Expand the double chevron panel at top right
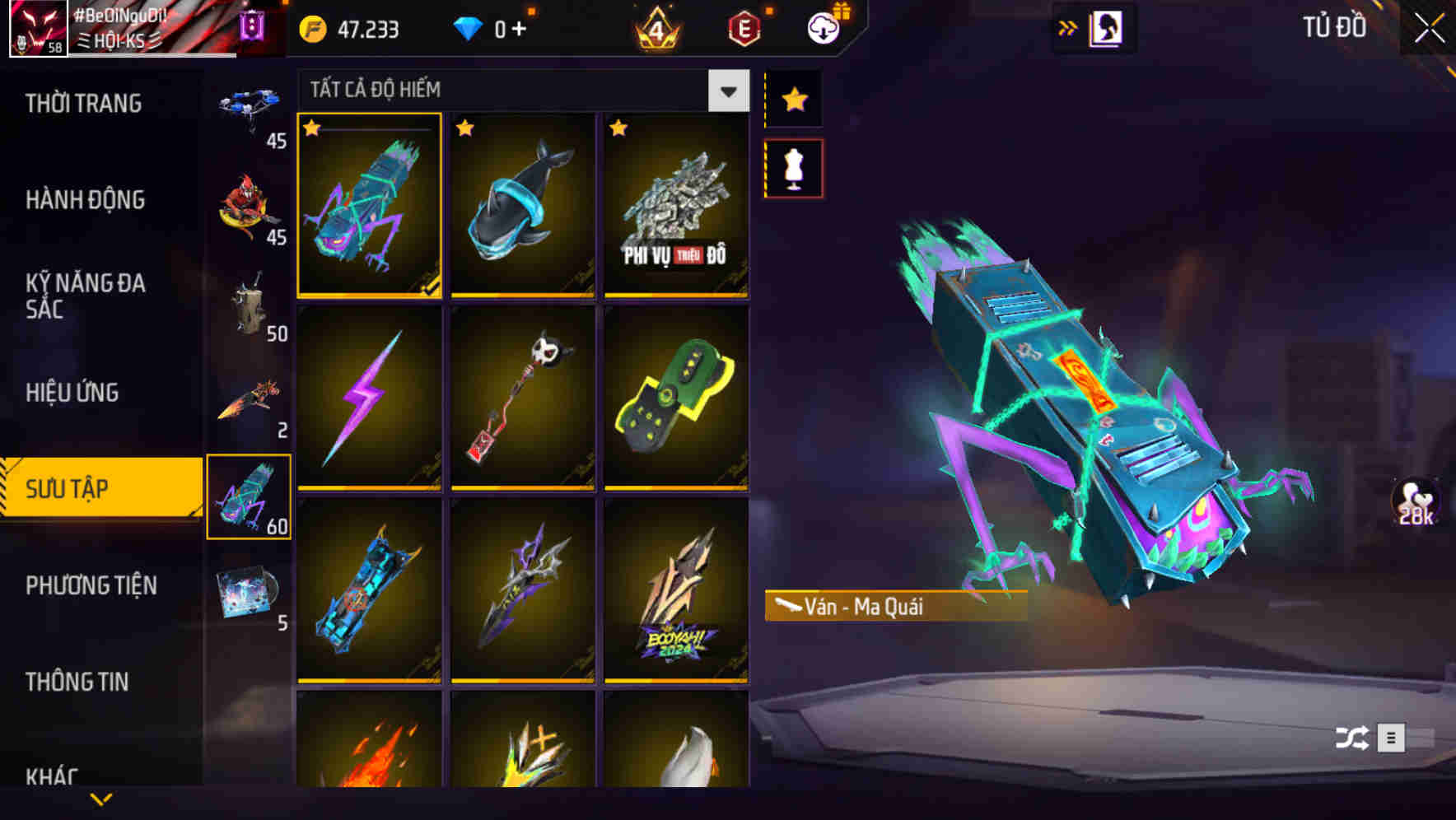 [x=1068, y=27]
